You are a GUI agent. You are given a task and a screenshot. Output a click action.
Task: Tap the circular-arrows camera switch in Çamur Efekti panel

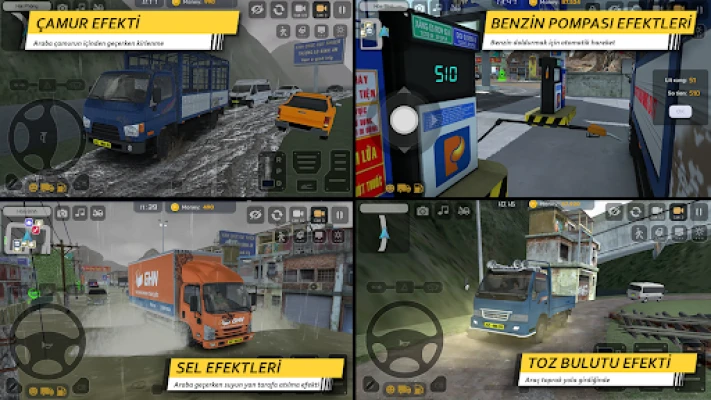click(278, 10)
